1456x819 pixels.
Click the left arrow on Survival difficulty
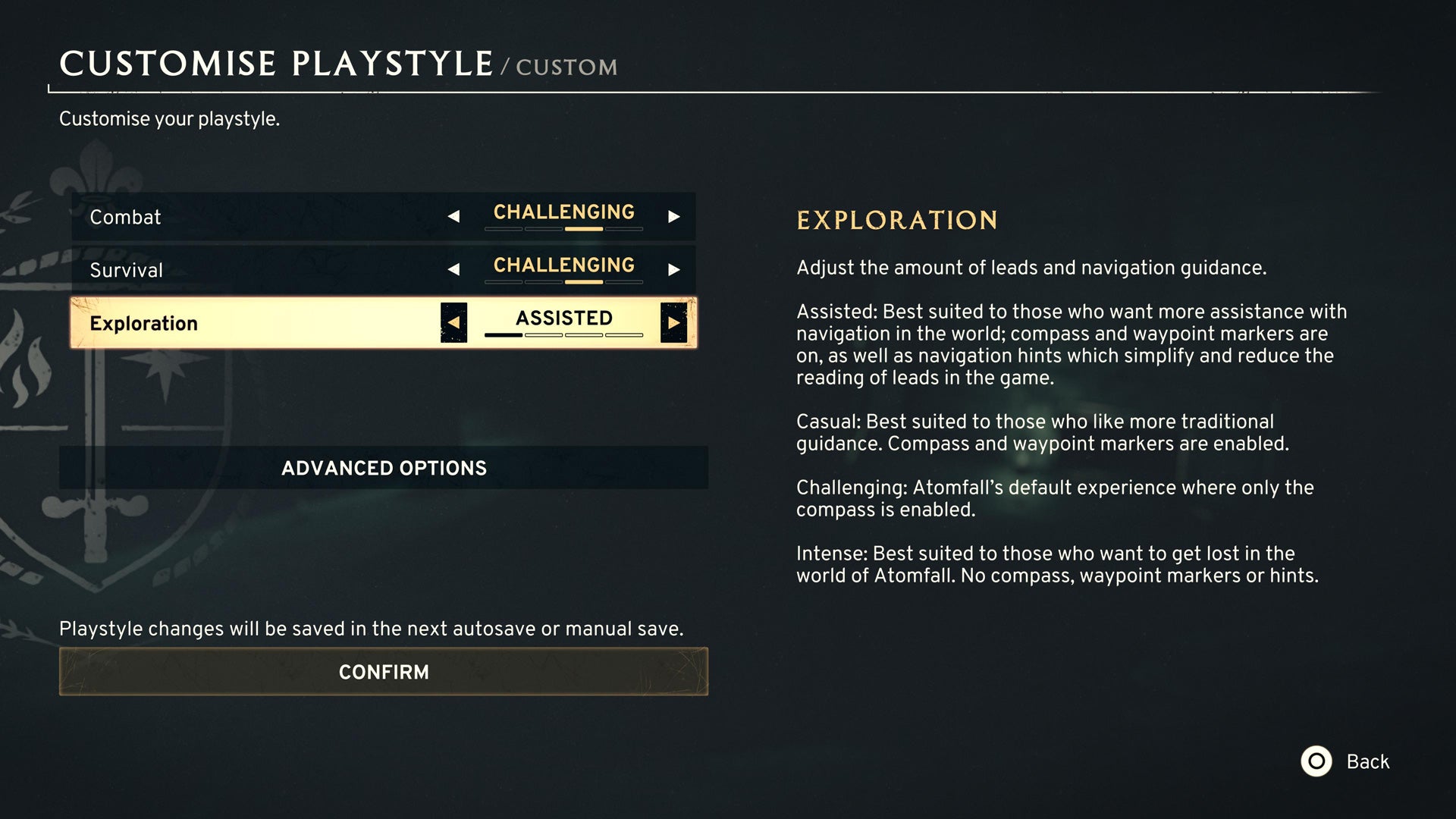(453, 269)
